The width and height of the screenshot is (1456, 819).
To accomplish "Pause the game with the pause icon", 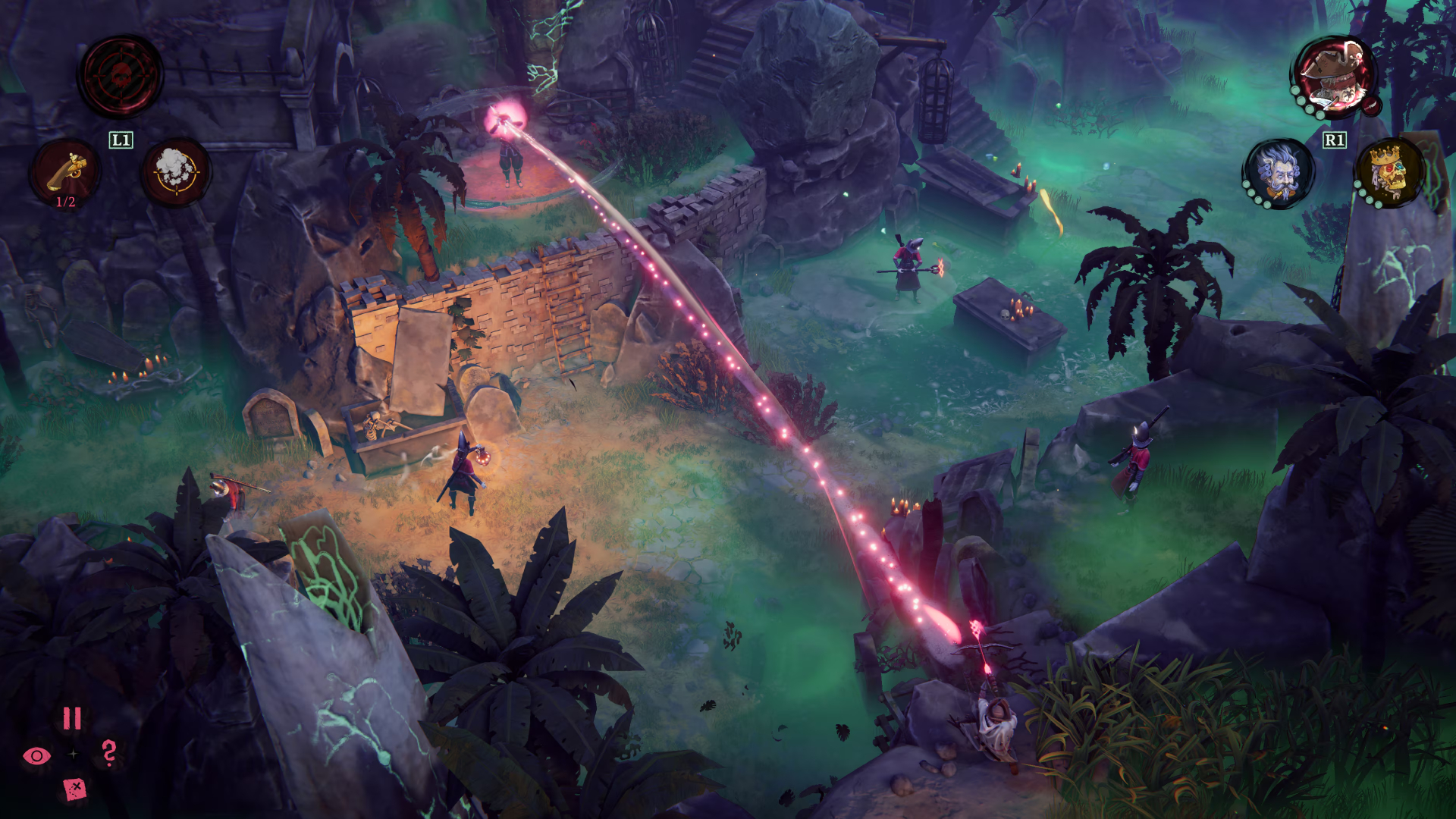I will [72, 718].
